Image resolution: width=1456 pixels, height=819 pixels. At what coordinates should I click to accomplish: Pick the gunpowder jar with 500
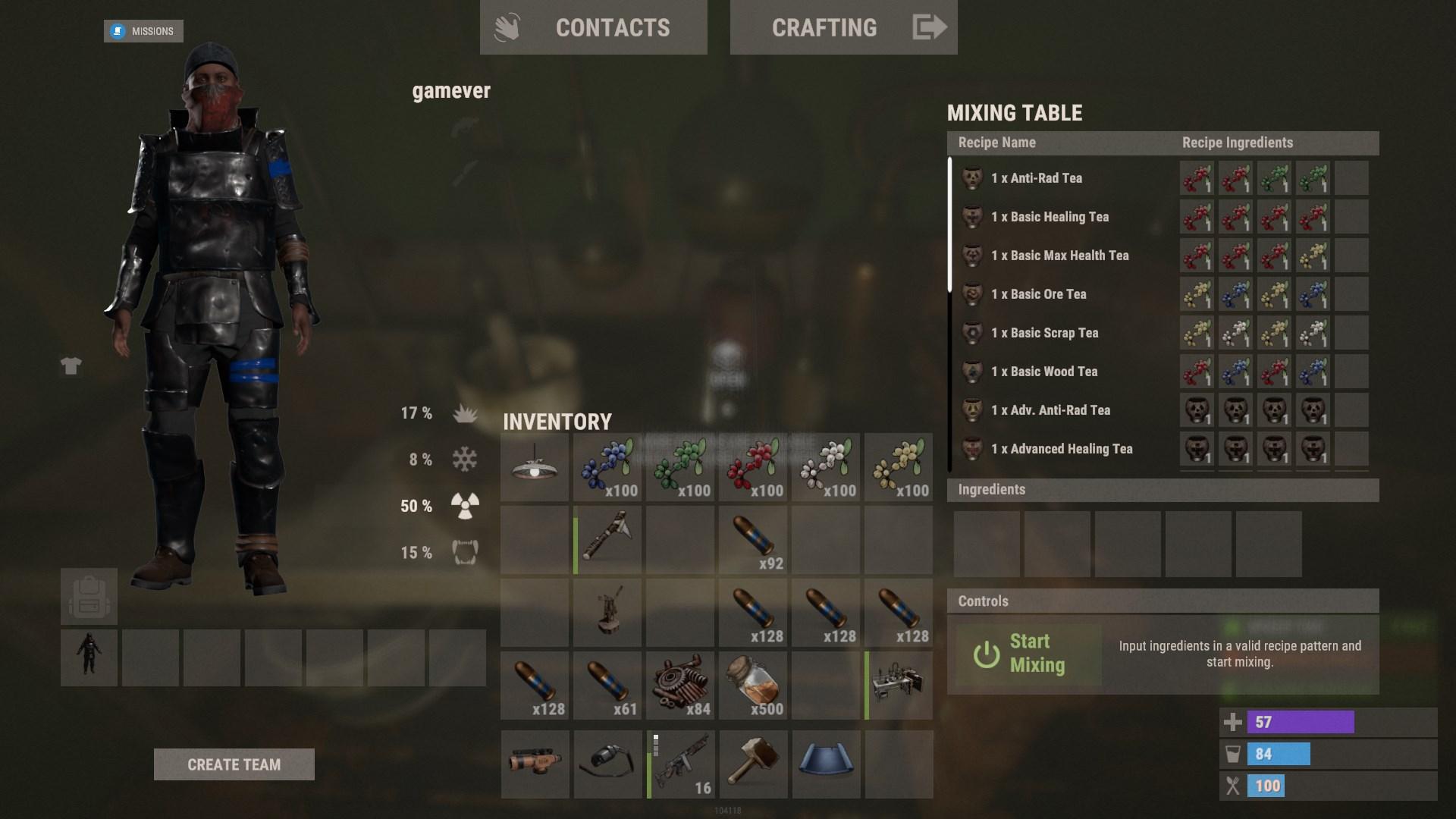[x=753, y=686]
